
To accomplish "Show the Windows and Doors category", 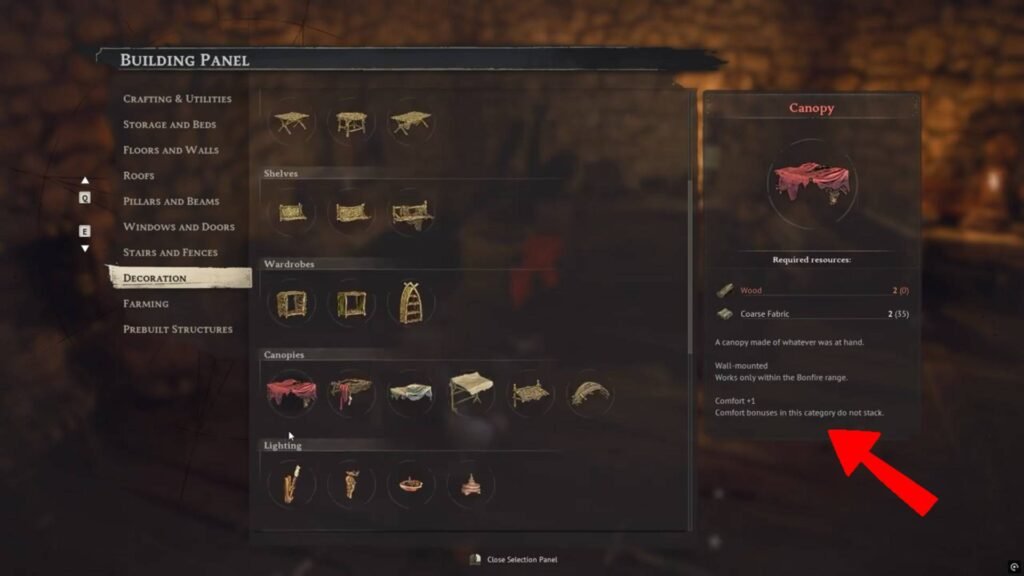I will 178,227.
